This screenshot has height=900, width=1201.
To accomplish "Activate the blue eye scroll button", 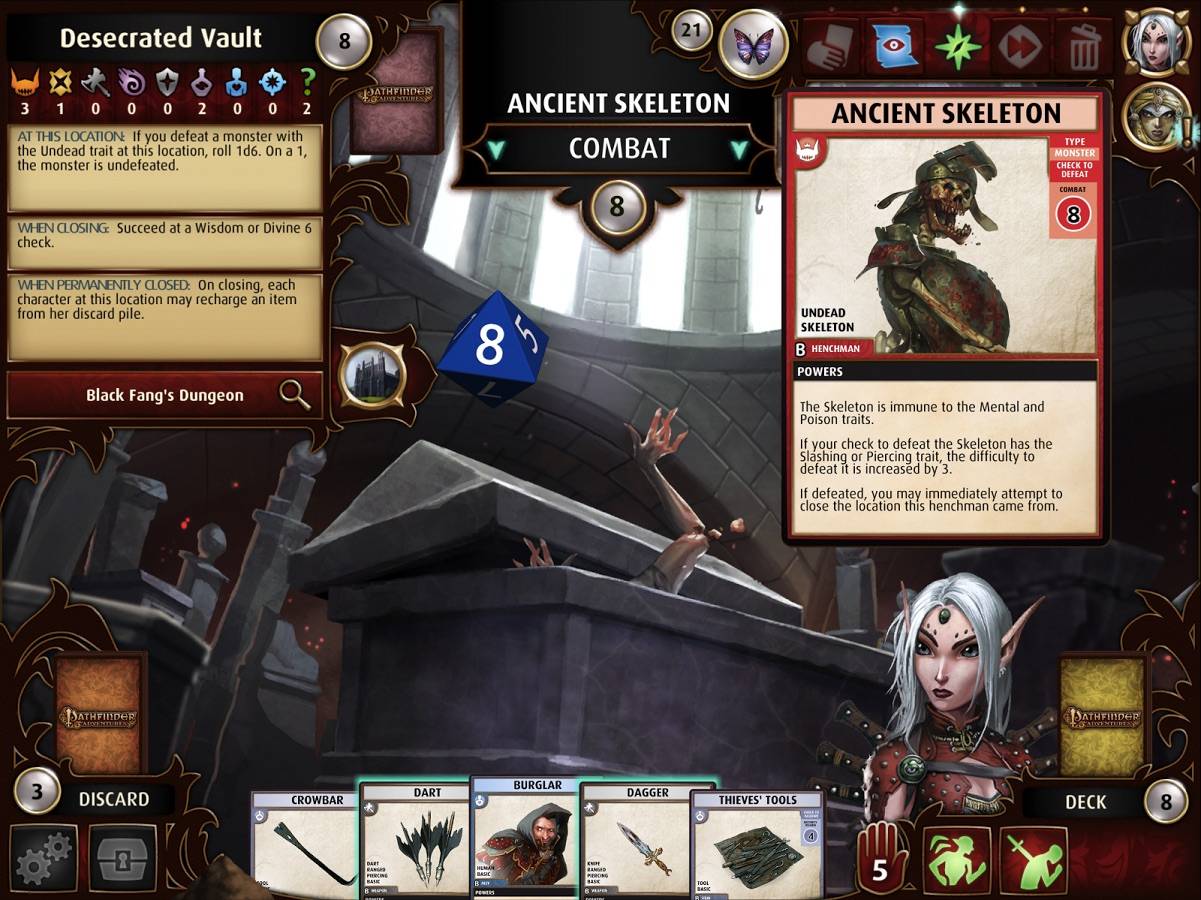I will tap(894, 46).
